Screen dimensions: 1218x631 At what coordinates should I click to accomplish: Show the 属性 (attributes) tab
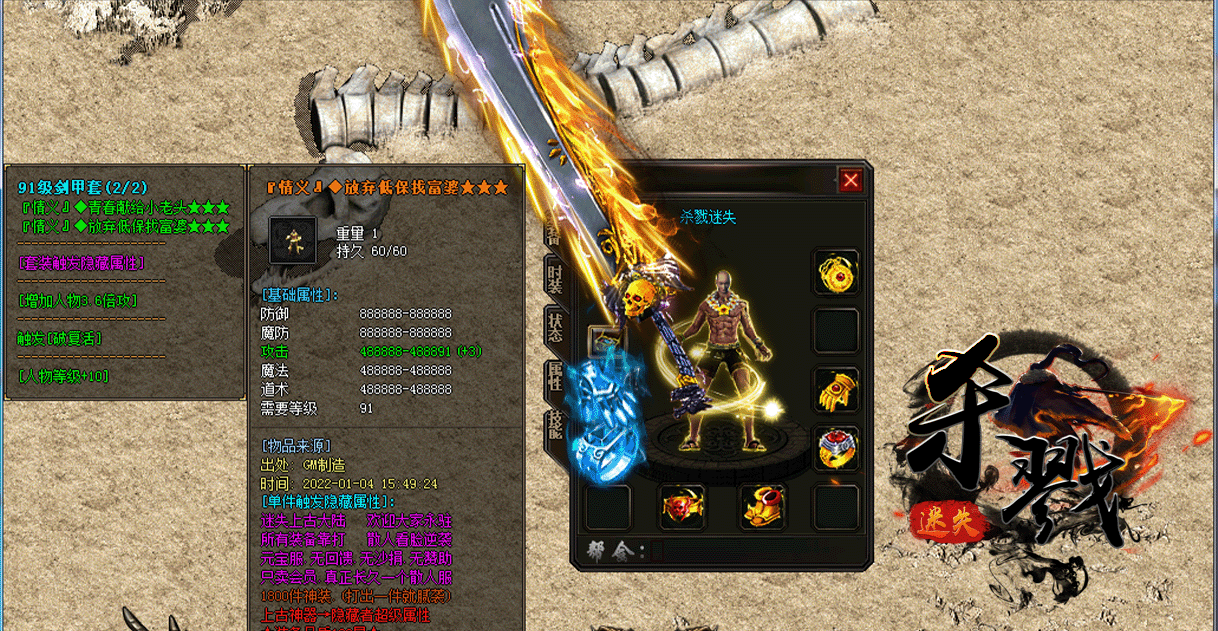pos(554,378)
